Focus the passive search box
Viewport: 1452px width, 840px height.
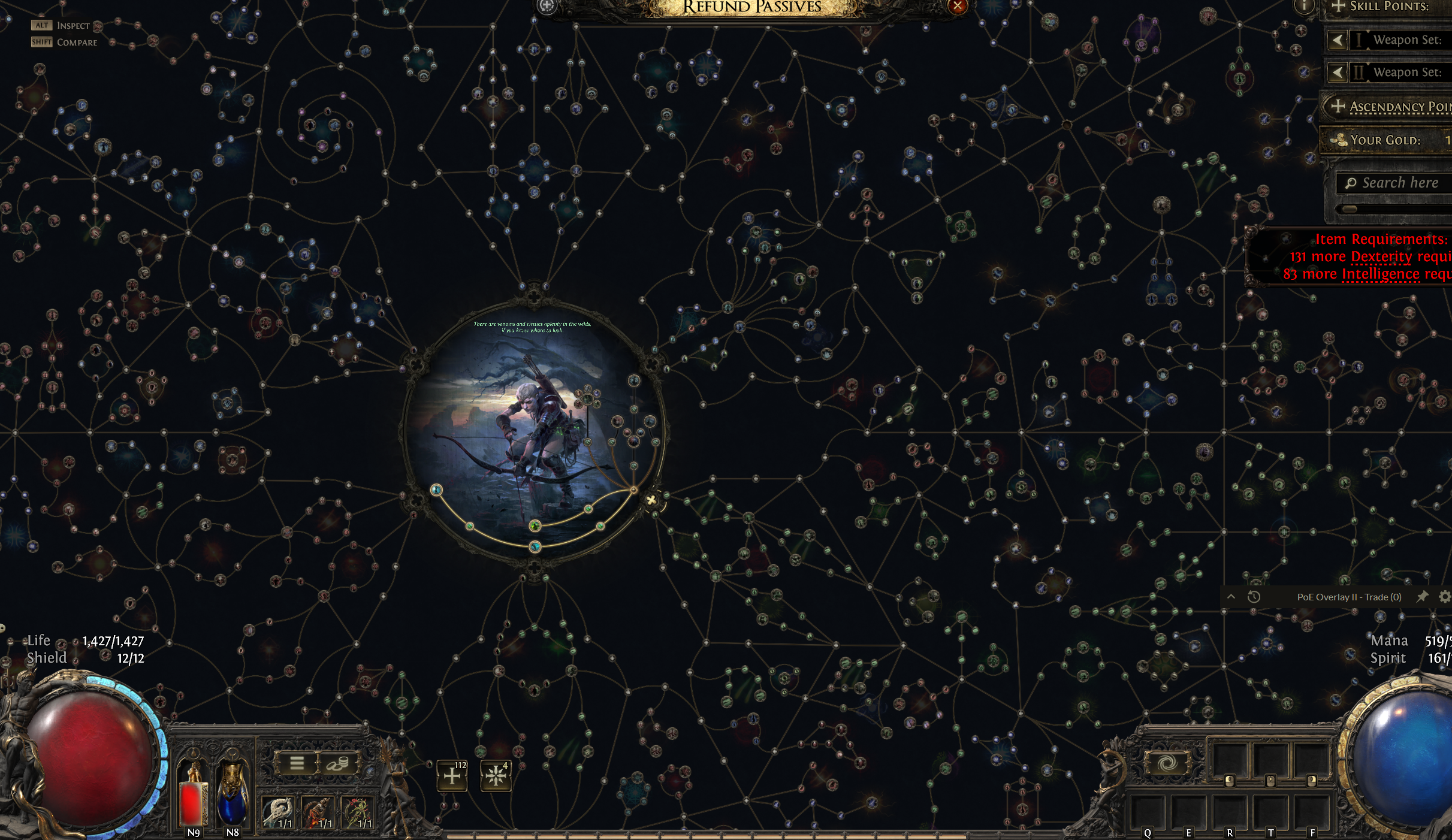click(x=1399, y=183)
